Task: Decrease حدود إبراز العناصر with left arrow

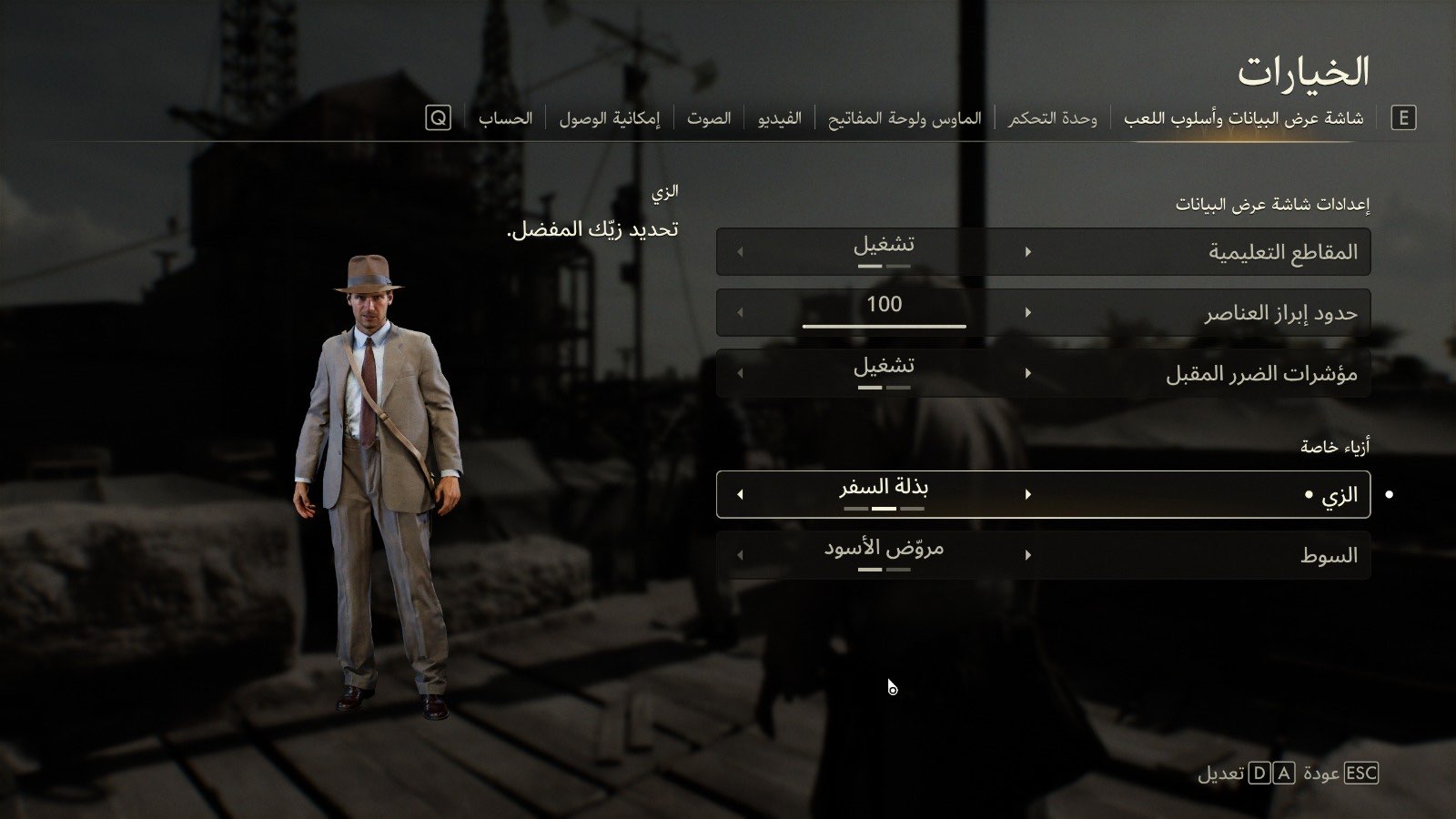Action: point(740,313)
